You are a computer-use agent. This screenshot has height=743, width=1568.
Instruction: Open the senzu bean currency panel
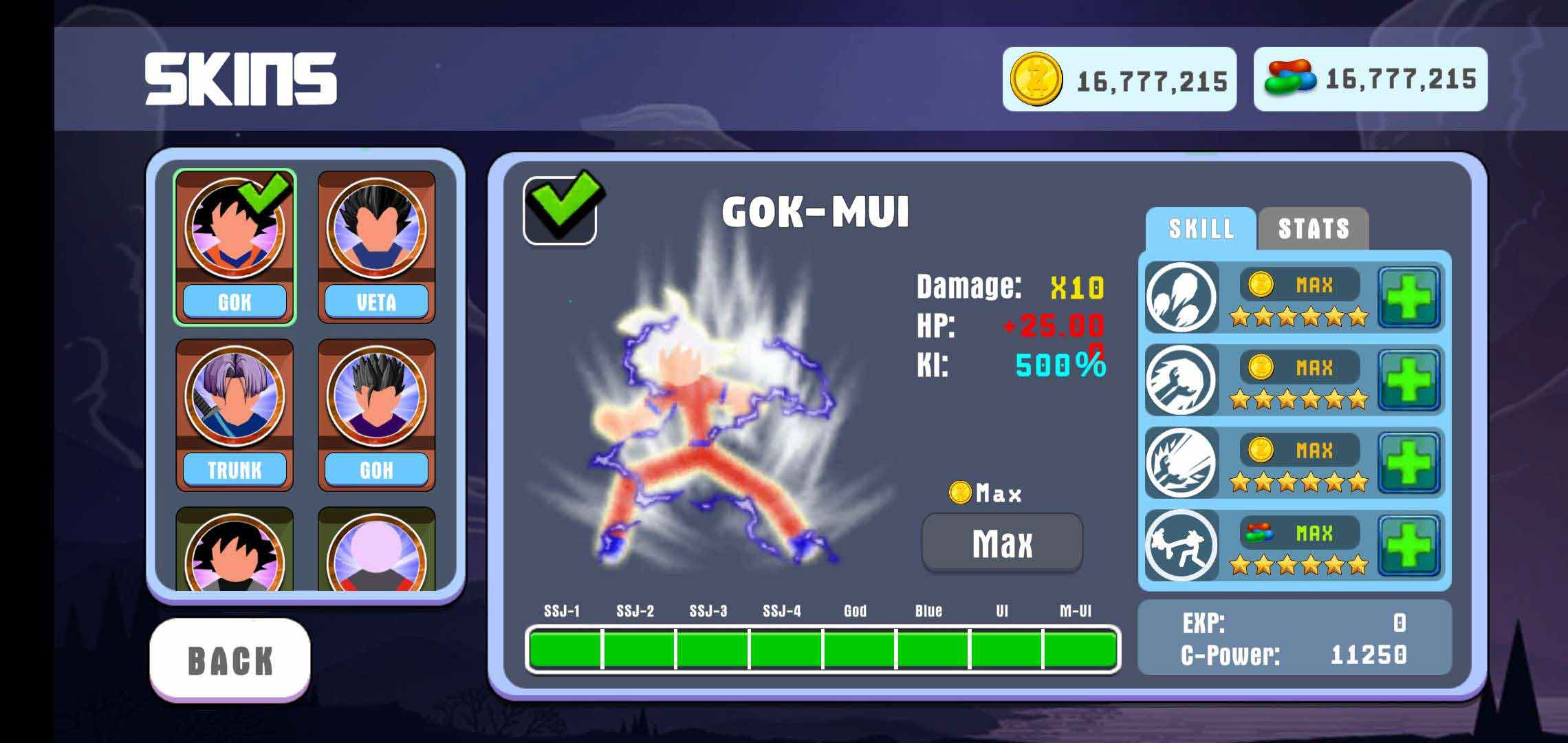(x=1370, y=80)
